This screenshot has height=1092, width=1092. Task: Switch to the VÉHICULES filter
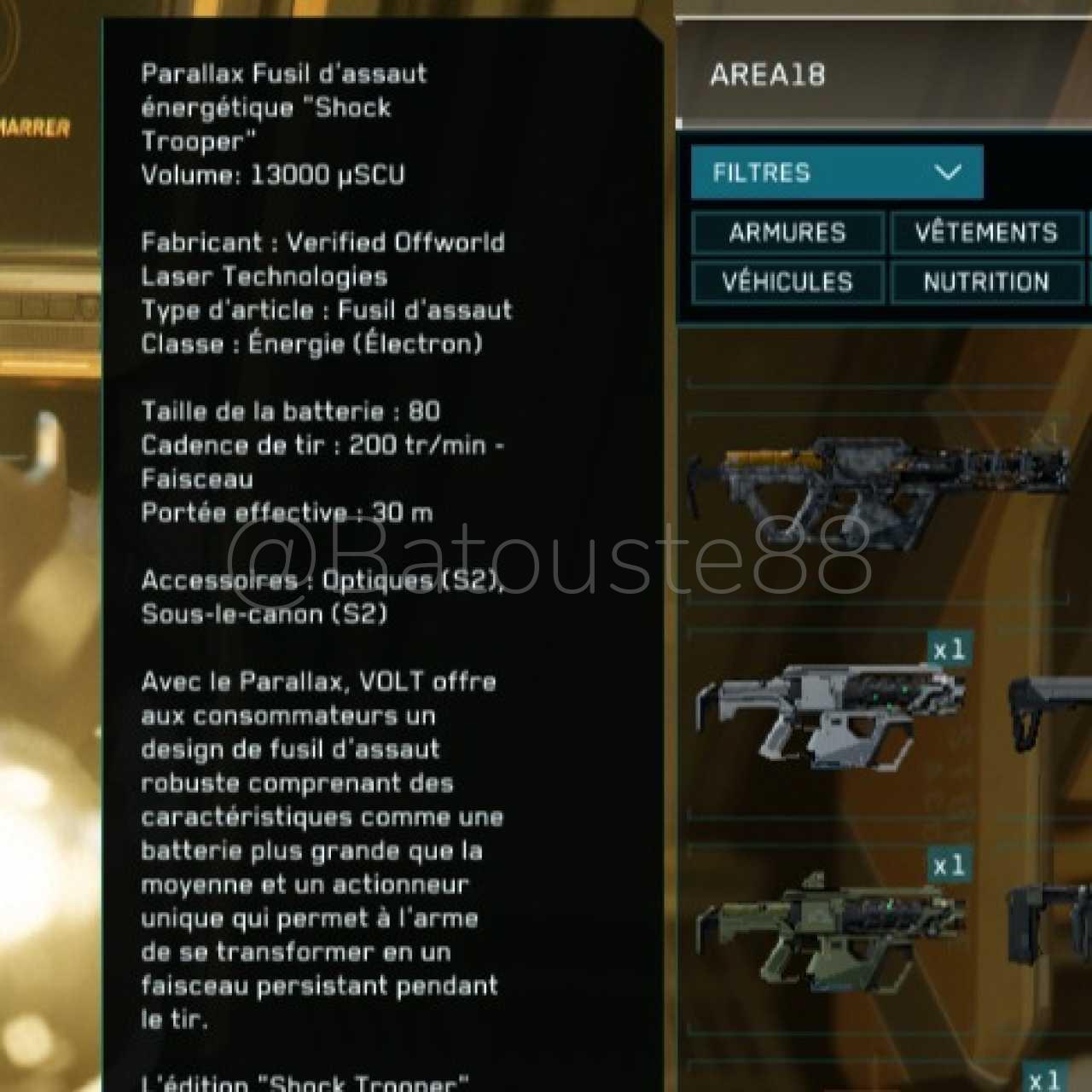(x=787, y=282)
